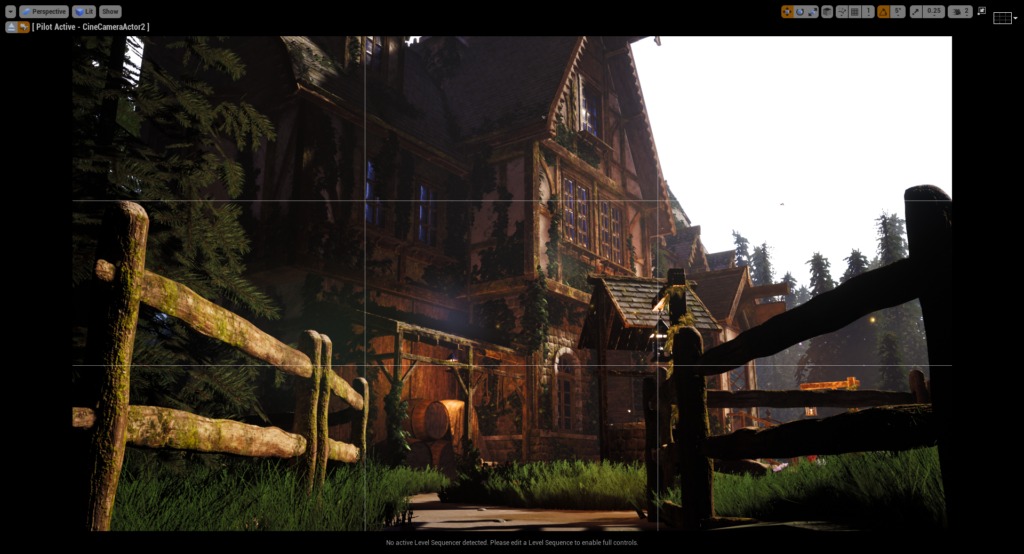The width and height of the screenshot is (1024, 554).
Task: Maximize or restore the viewport
Action: (981, 12)
